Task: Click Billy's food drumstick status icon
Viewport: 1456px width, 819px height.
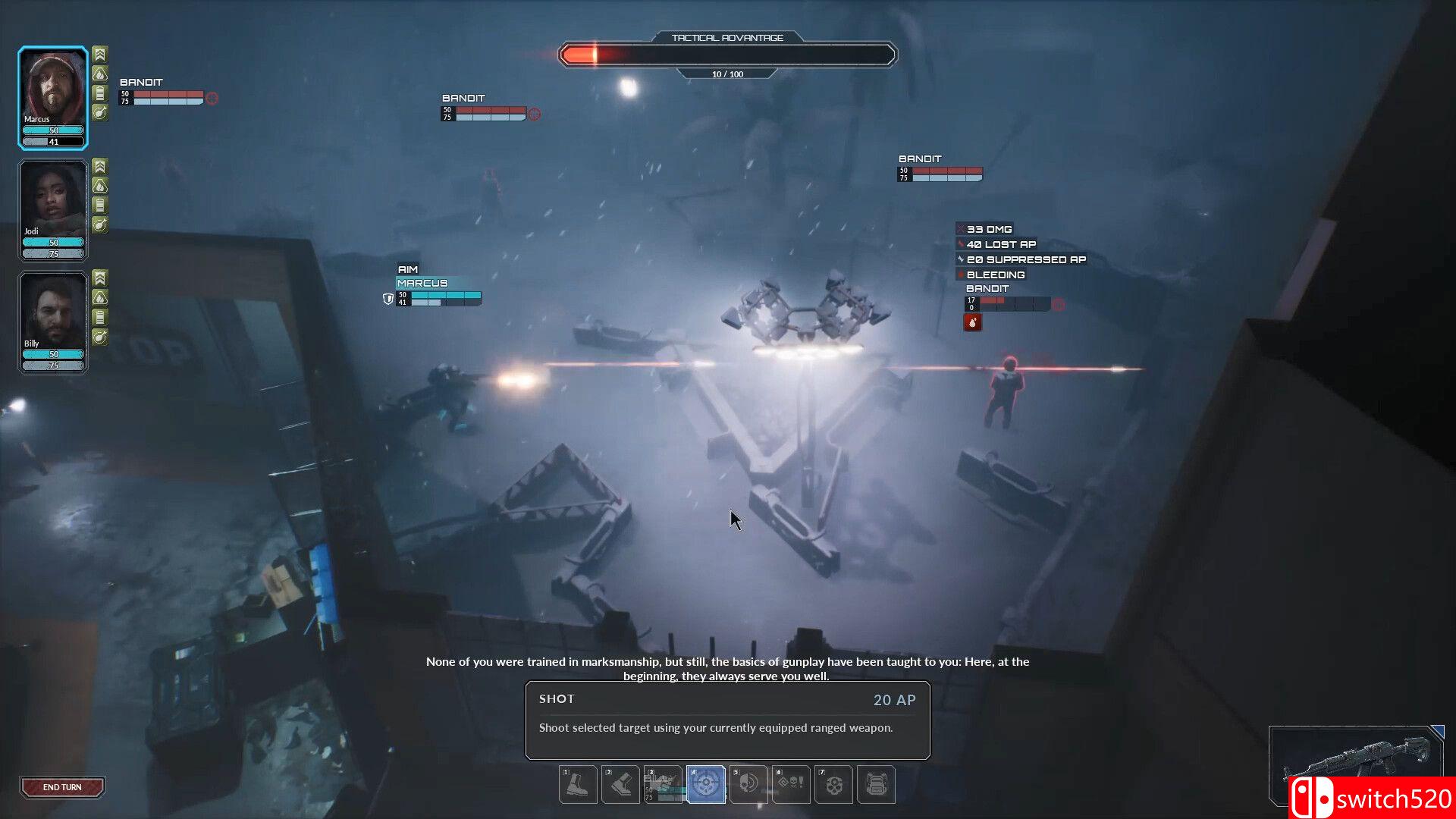Action: (x=100, y=337)
